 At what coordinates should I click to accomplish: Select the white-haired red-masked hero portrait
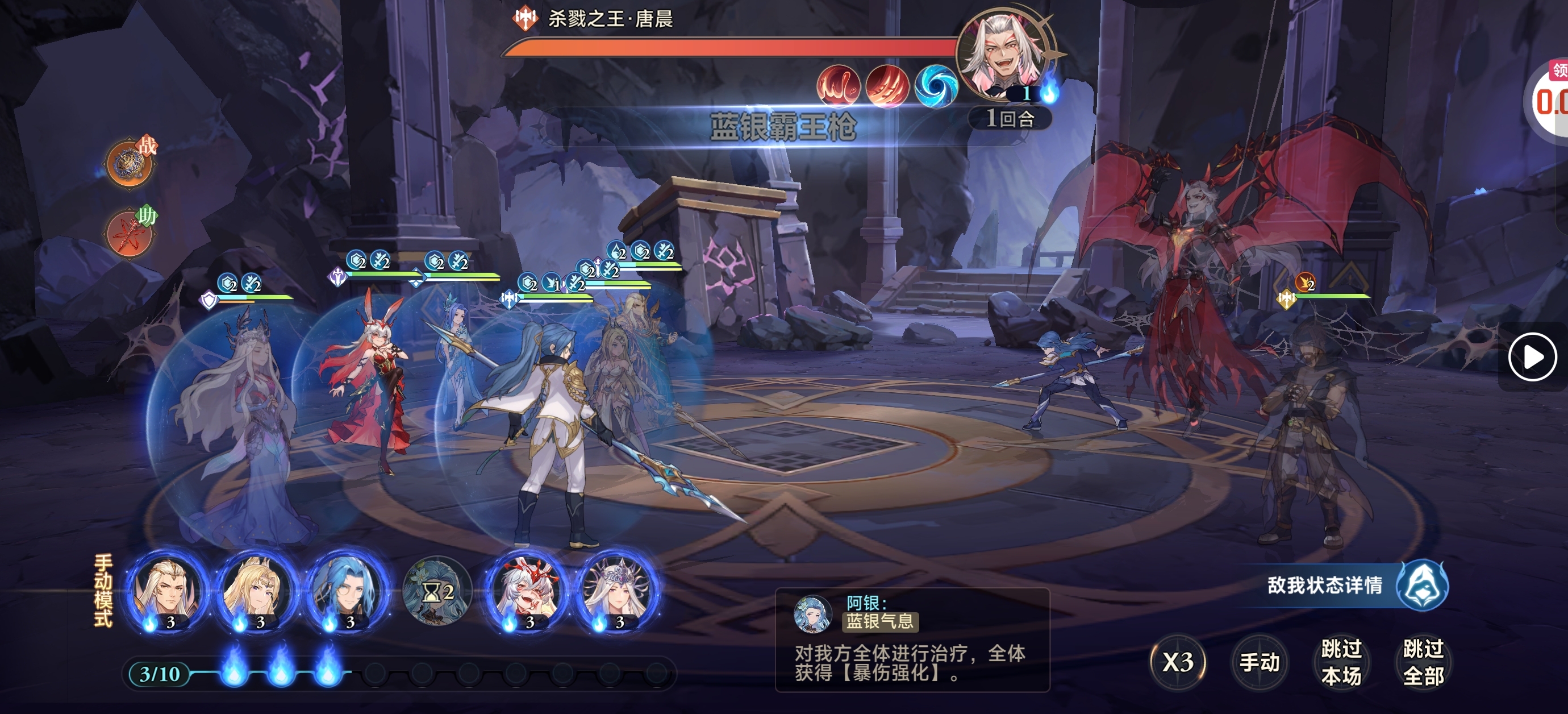pos(527,590)
